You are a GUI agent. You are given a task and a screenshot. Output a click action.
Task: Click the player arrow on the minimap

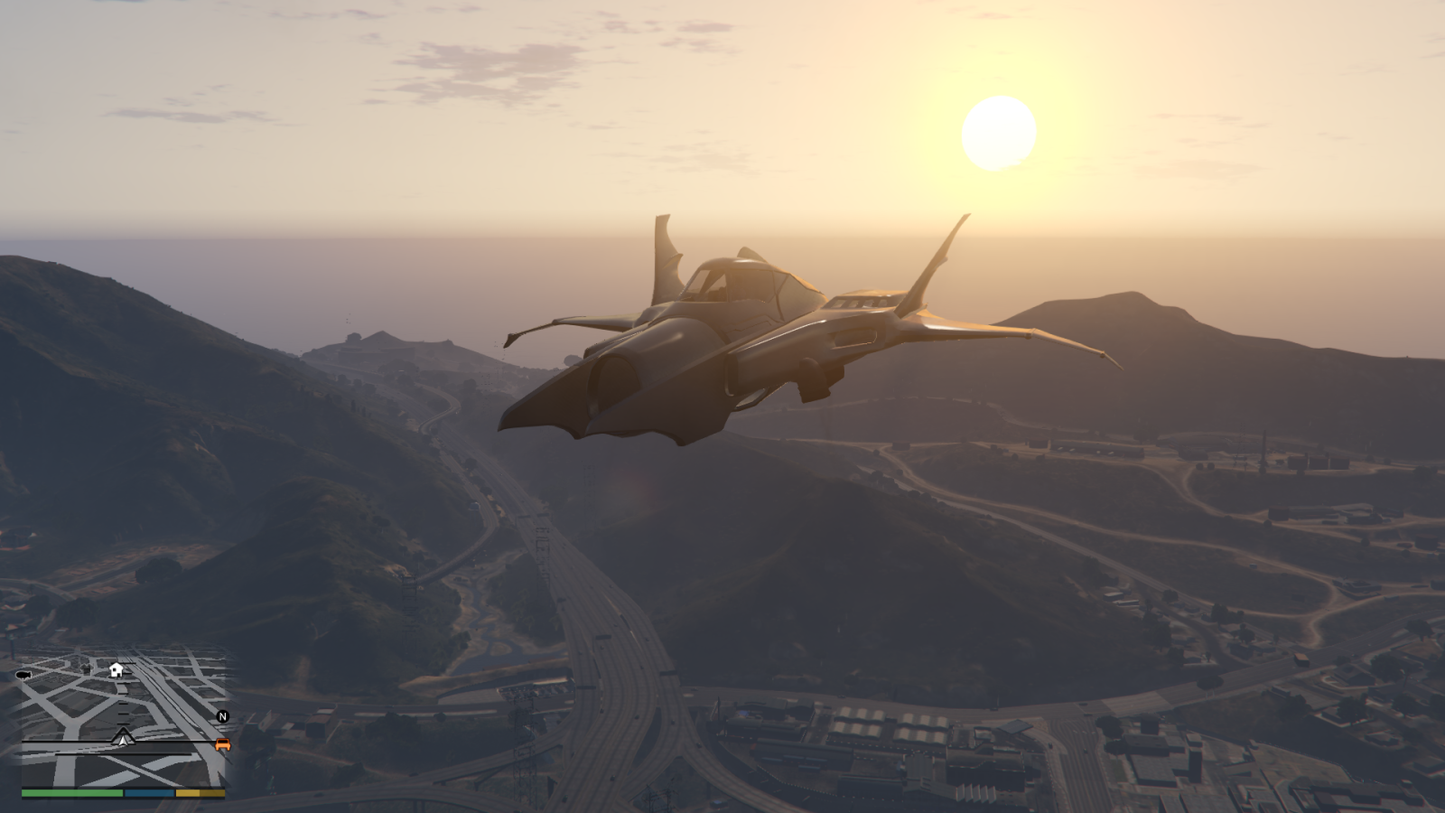123,741
